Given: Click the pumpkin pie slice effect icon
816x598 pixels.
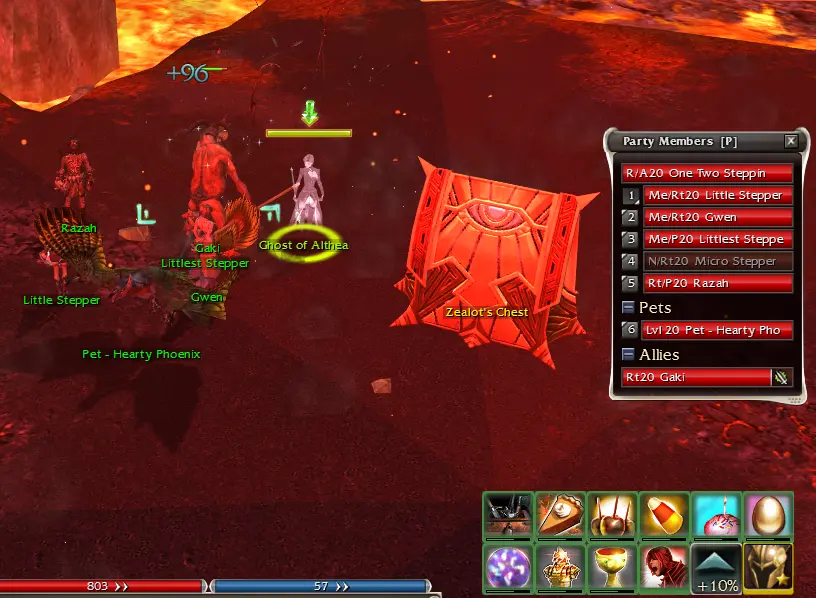Looking at the screenshot, I should pyautogui.click(x=560, y=516).
